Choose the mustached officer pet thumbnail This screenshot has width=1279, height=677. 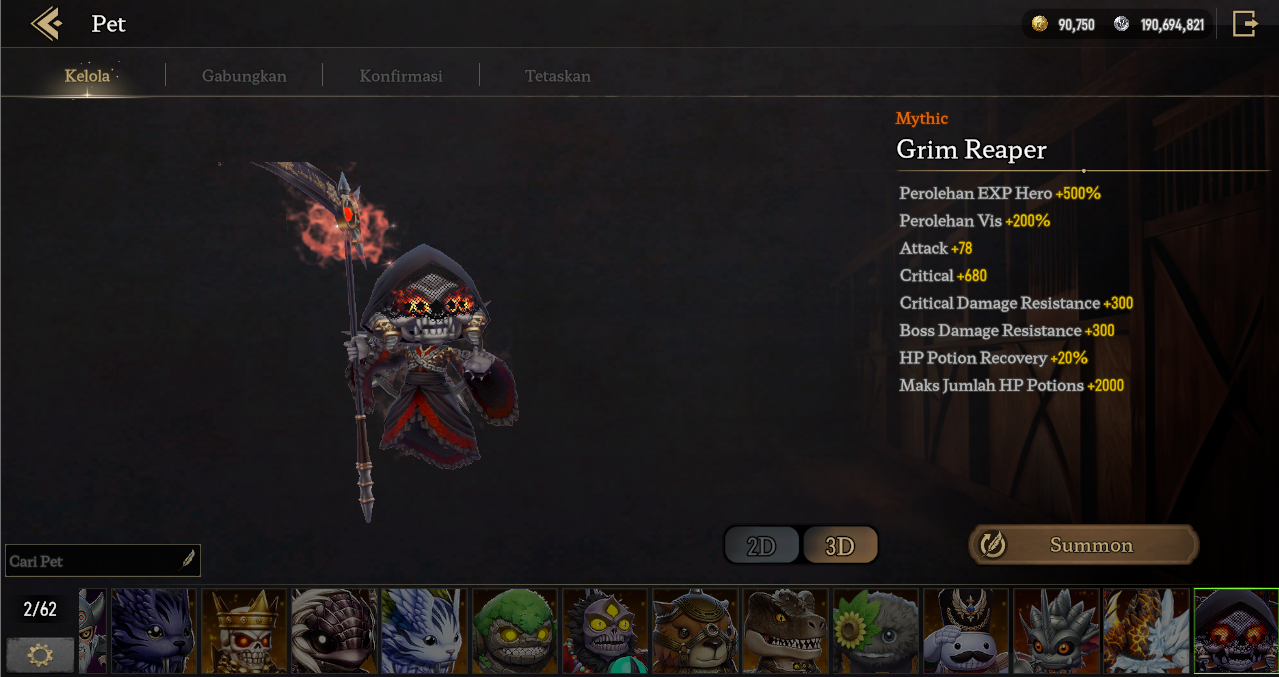pos(965,630)
